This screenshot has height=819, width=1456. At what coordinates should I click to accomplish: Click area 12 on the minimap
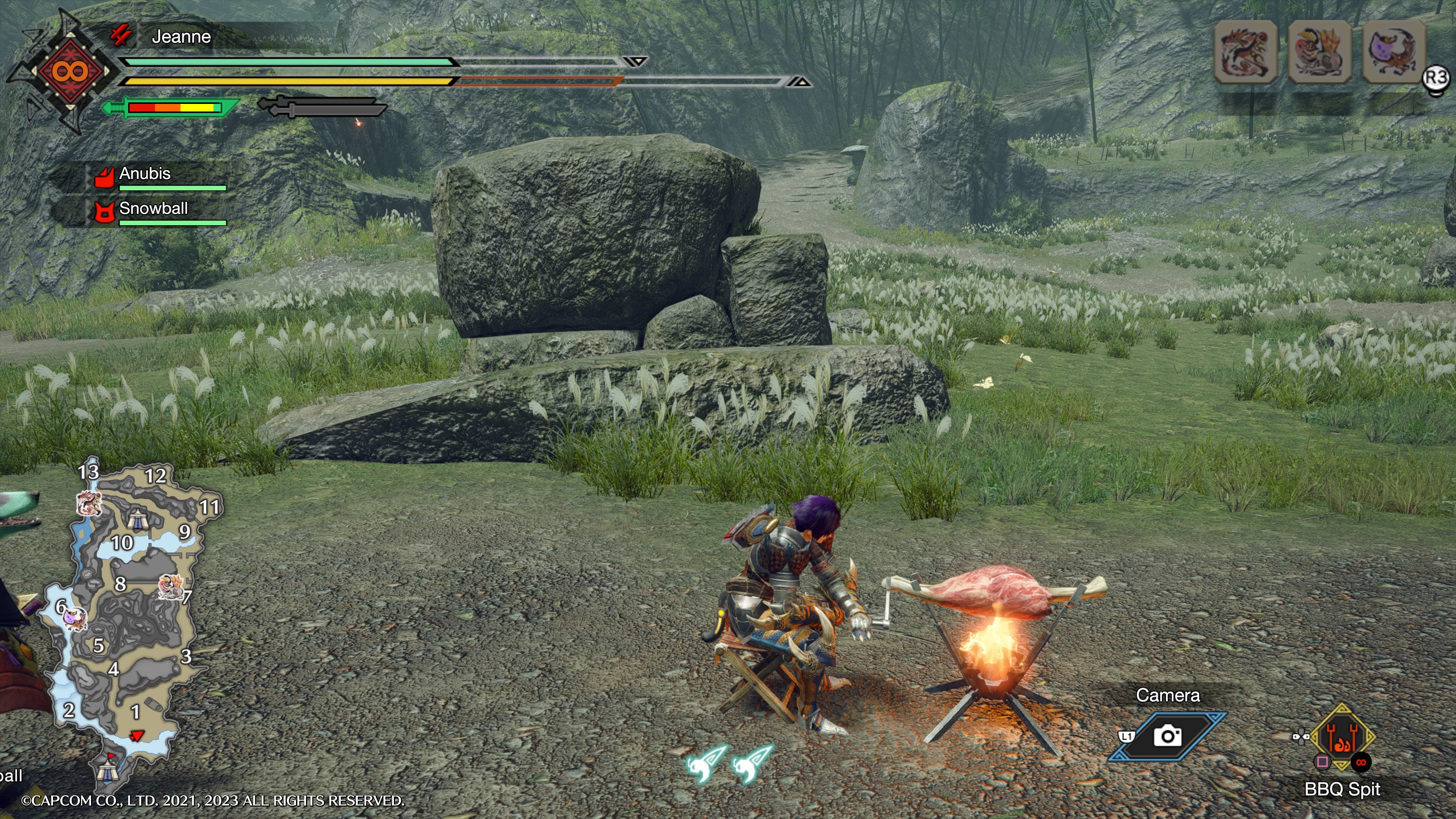click(x=155, y=476)
